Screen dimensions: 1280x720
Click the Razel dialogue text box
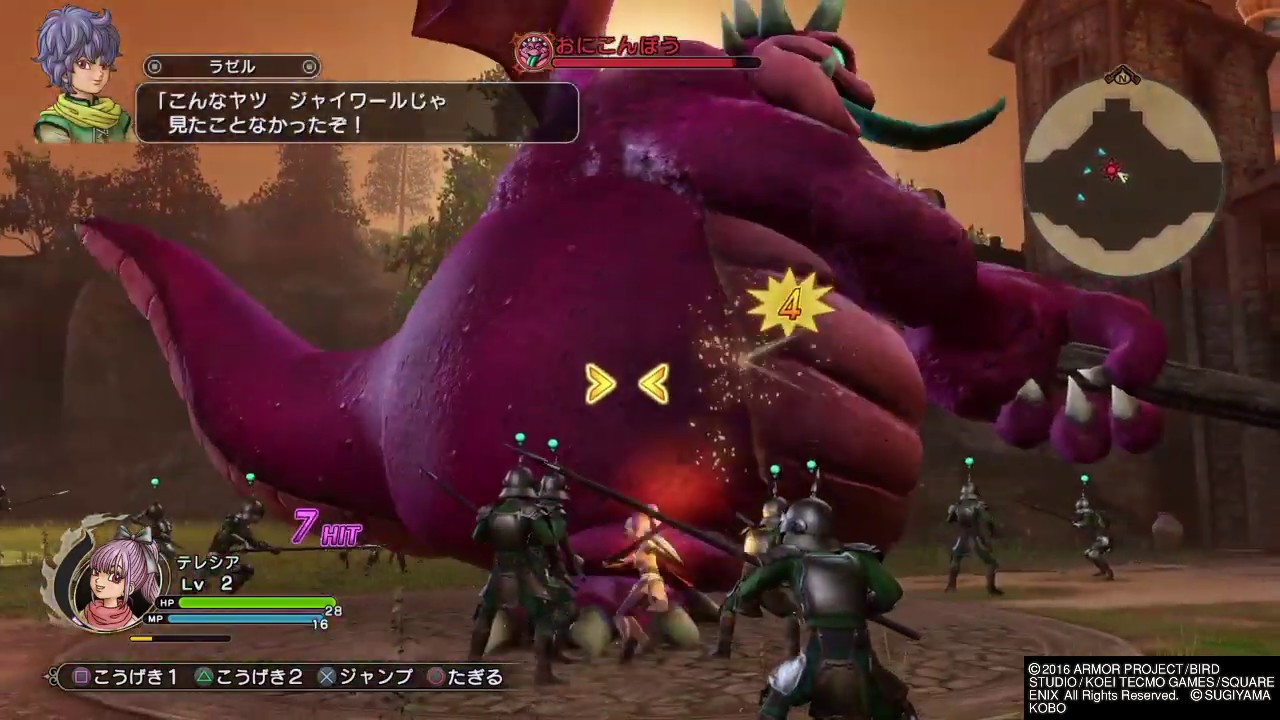356,112
